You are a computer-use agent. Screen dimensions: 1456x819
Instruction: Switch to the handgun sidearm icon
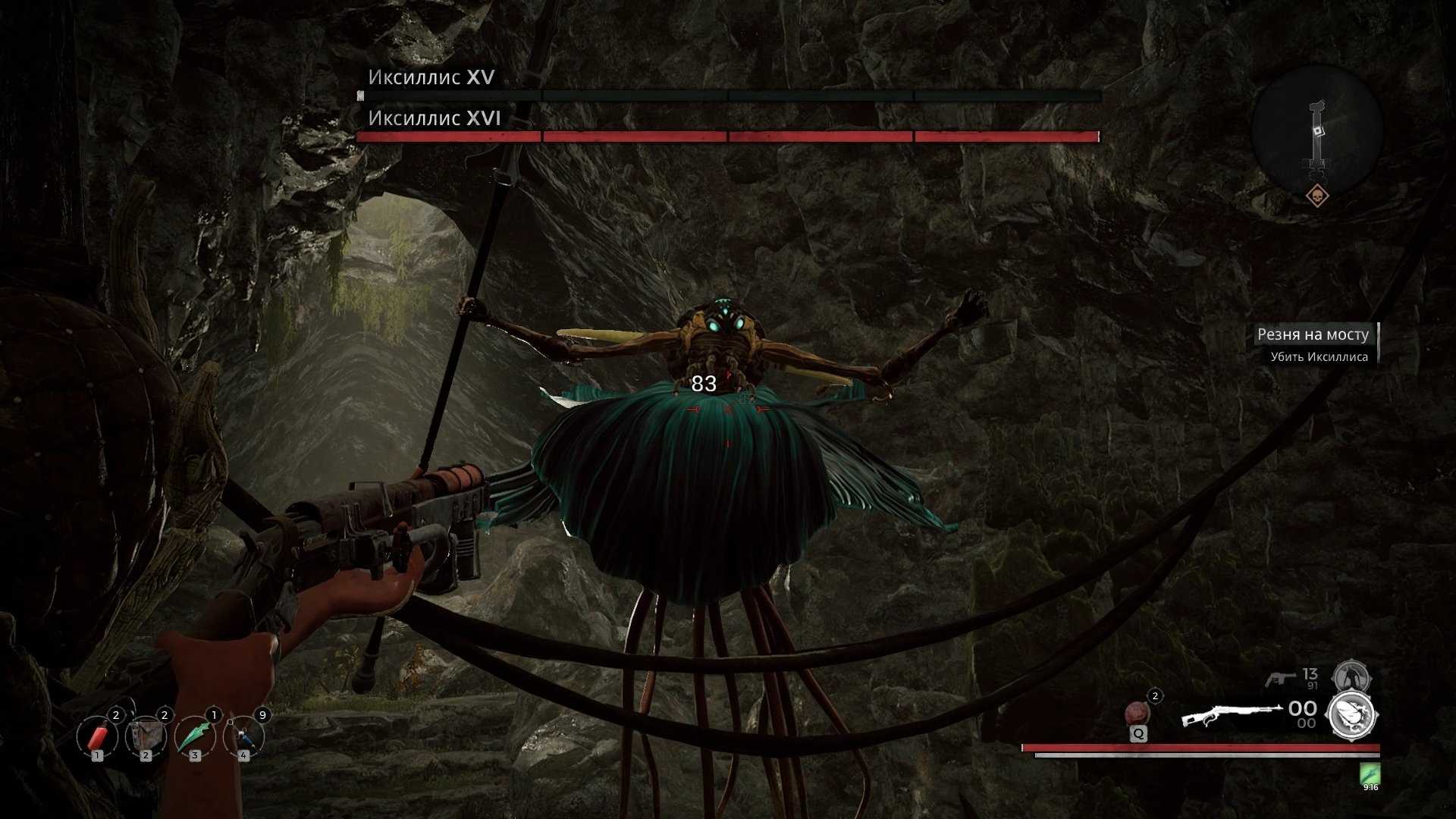[x=1281, y=677]
